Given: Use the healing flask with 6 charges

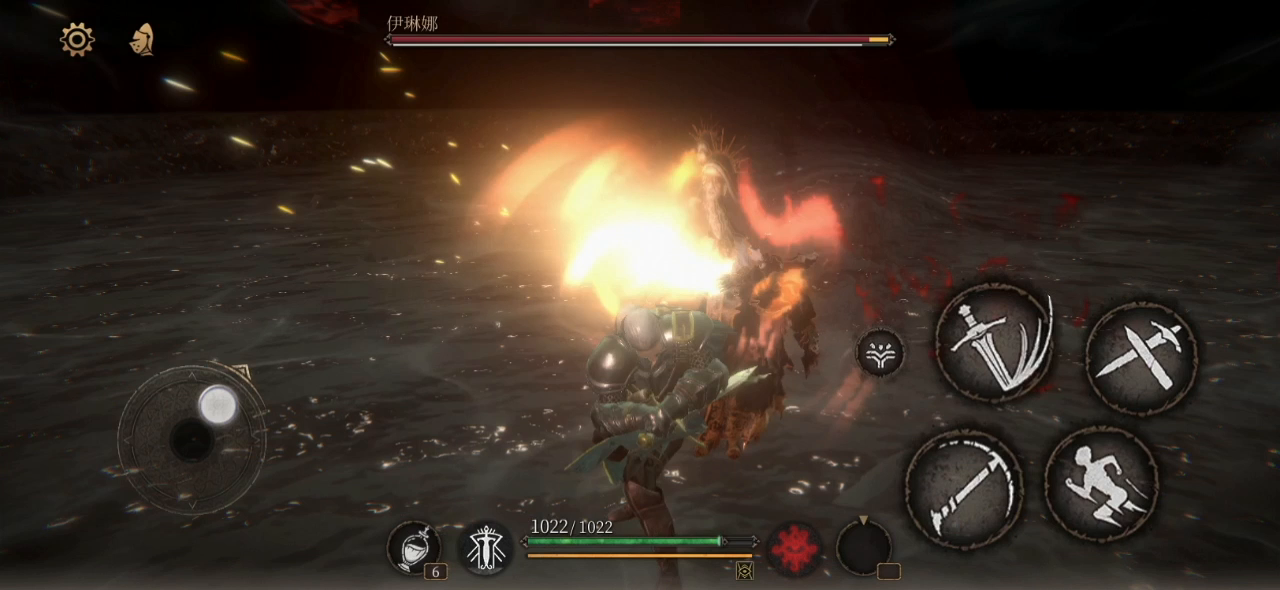Looking at the screenshot, I should [413, 547].
